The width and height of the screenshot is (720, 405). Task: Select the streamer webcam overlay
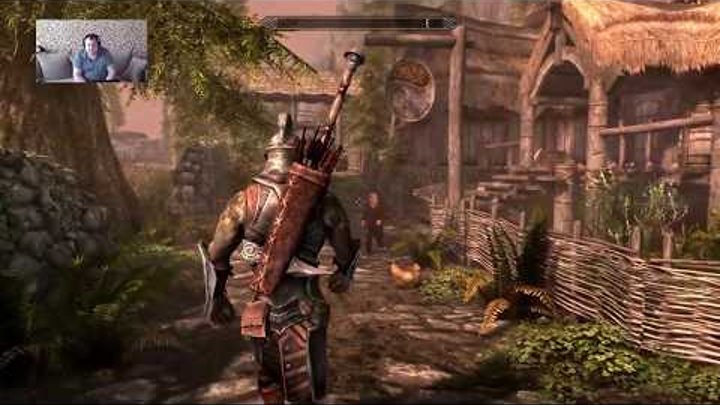[x=91, y=51]
